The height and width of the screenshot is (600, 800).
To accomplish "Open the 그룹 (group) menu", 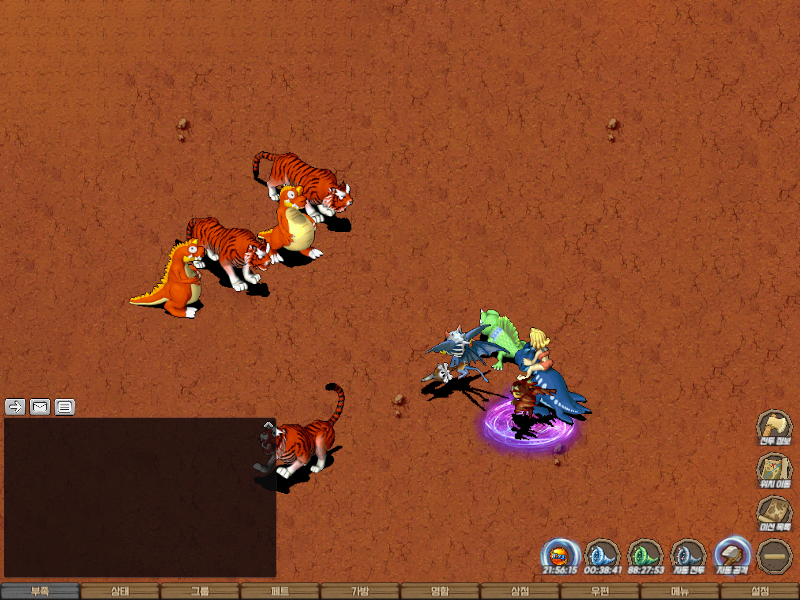I will pos(200,591).
